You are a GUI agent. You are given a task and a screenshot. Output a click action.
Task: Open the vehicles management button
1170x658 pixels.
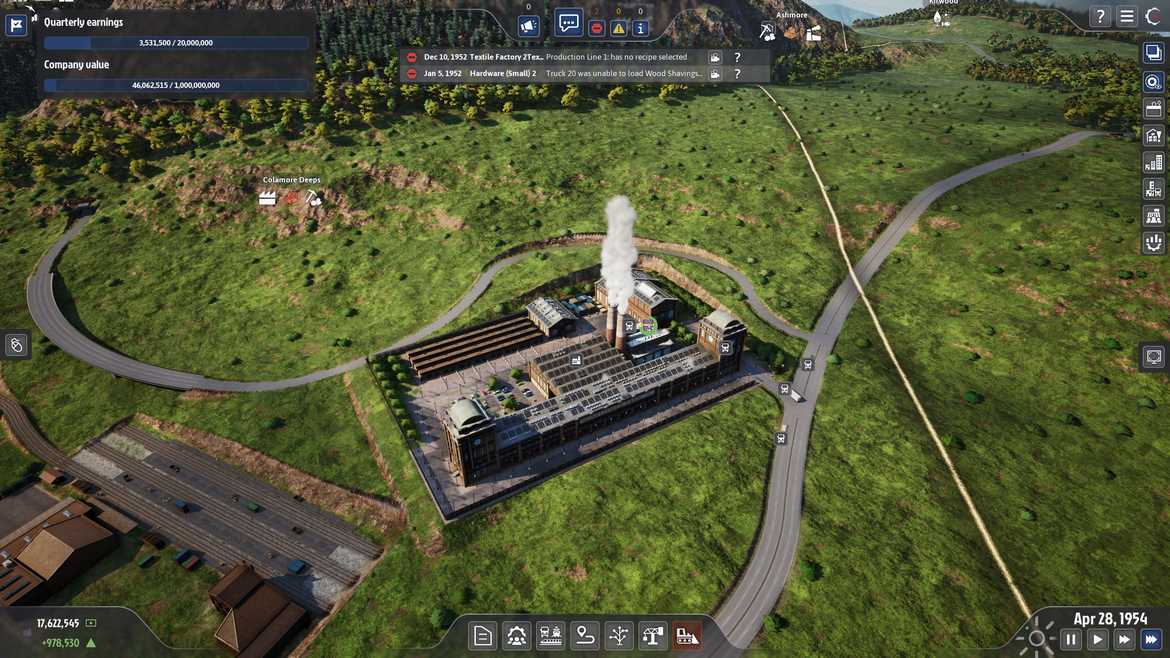551,635
